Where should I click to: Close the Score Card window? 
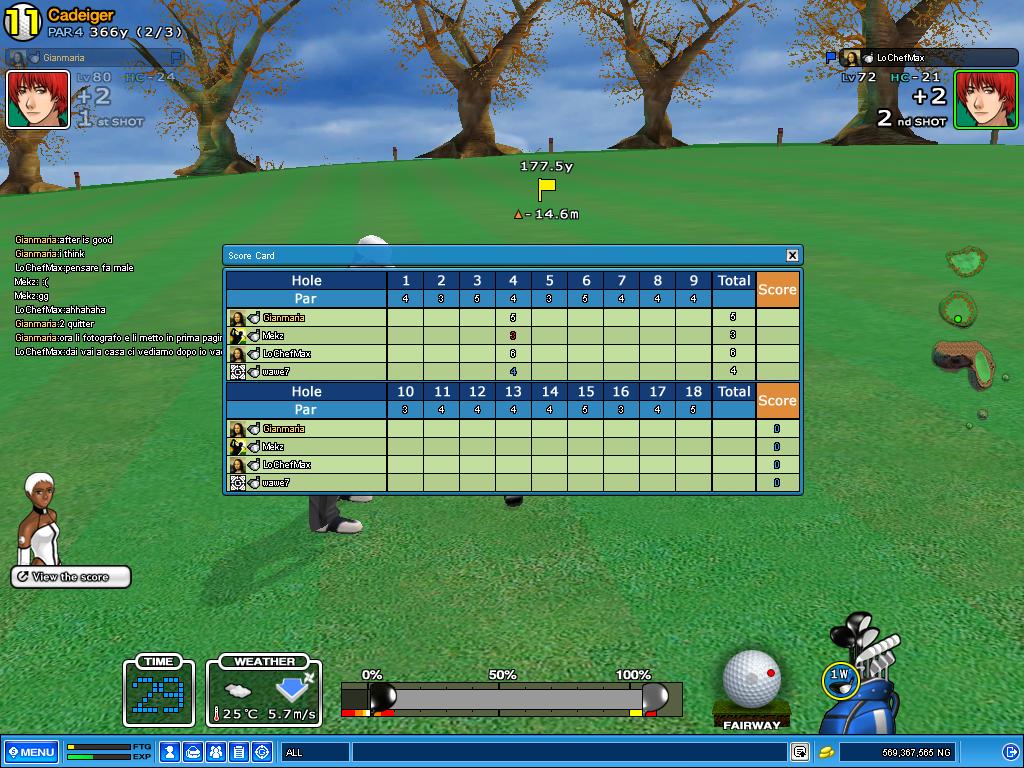pos(792,256)
